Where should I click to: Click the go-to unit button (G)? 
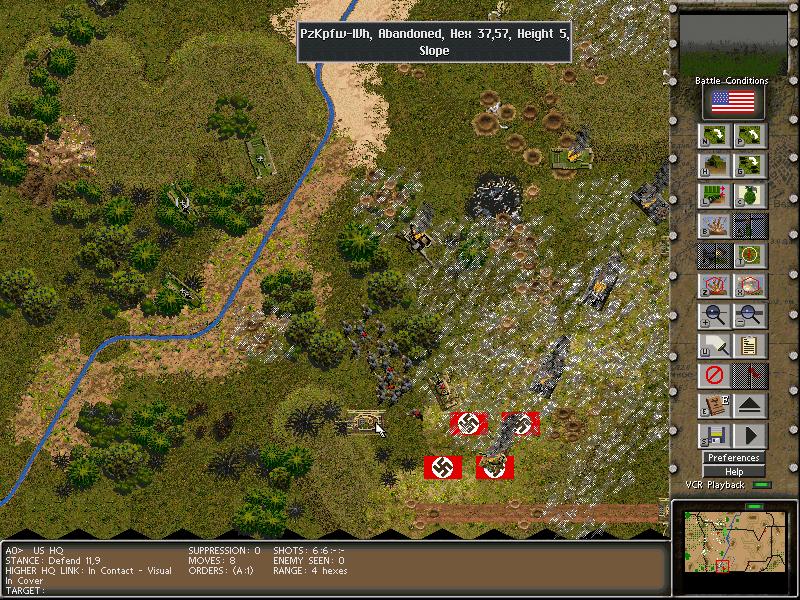point(751,165)
